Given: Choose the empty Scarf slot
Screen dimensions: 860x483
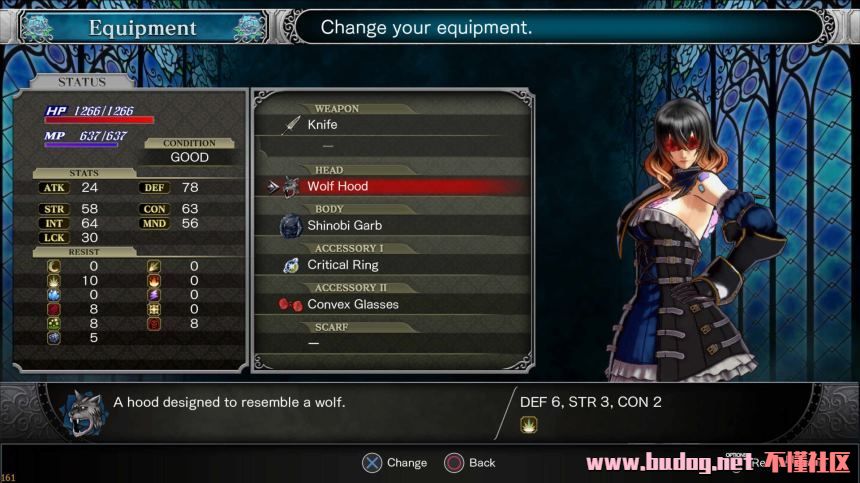Looking at the screenshot, I should coord(313,343).
